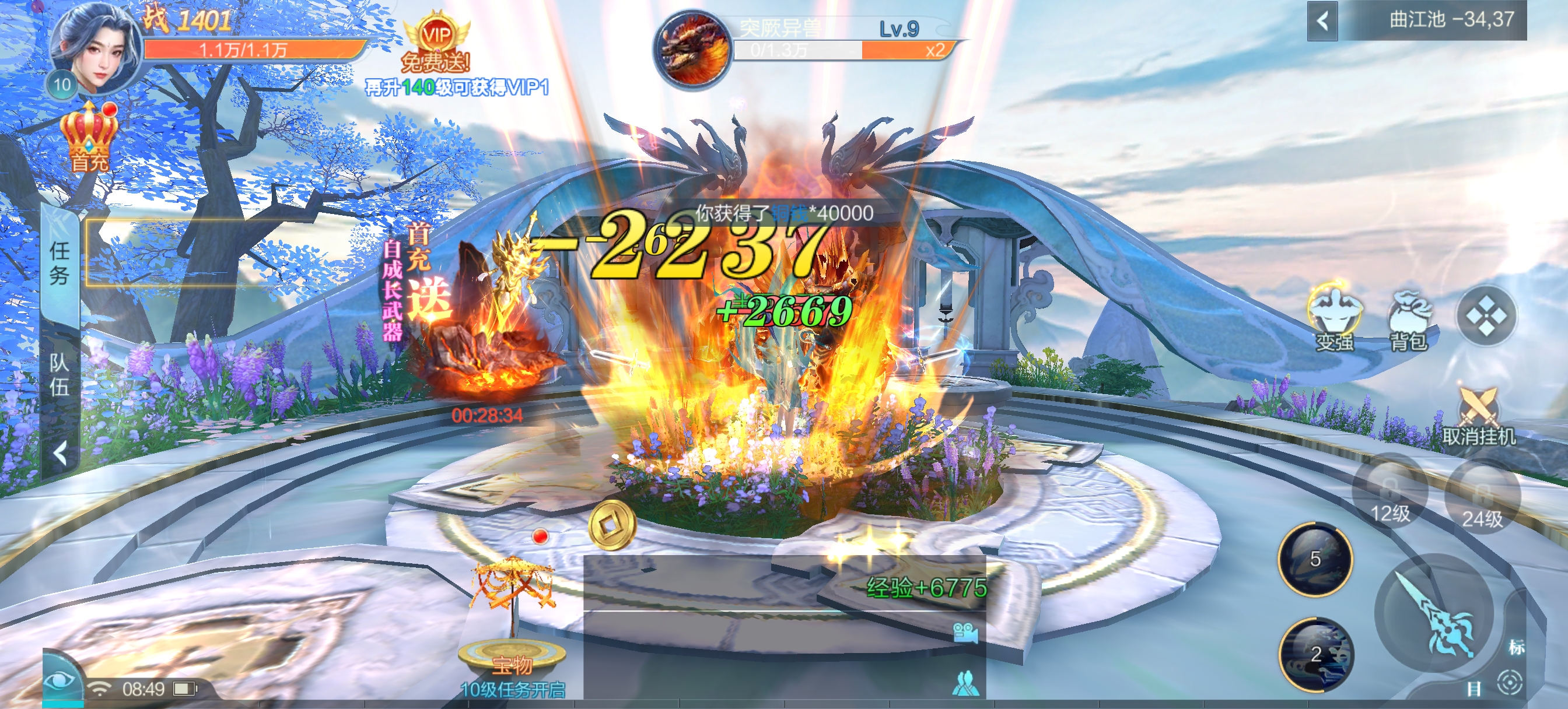Collapse the left quest side panel arrow
Image resolution: width=1568 pixels, height=709 pixels.
[x=60, y=454]
